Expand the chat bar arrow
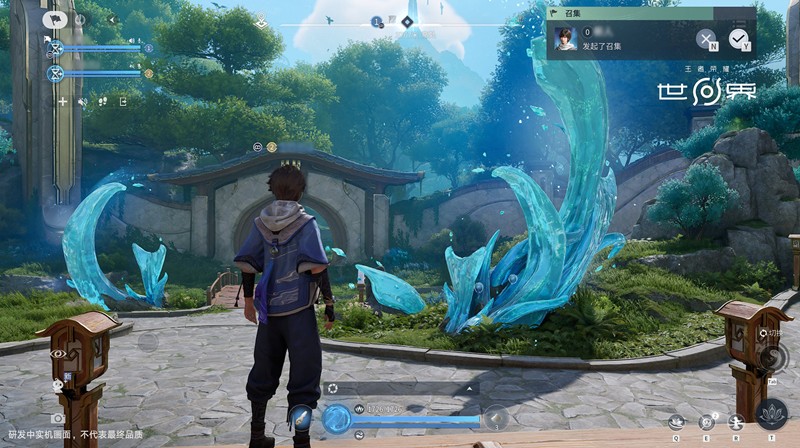 [x=468, y=387]
